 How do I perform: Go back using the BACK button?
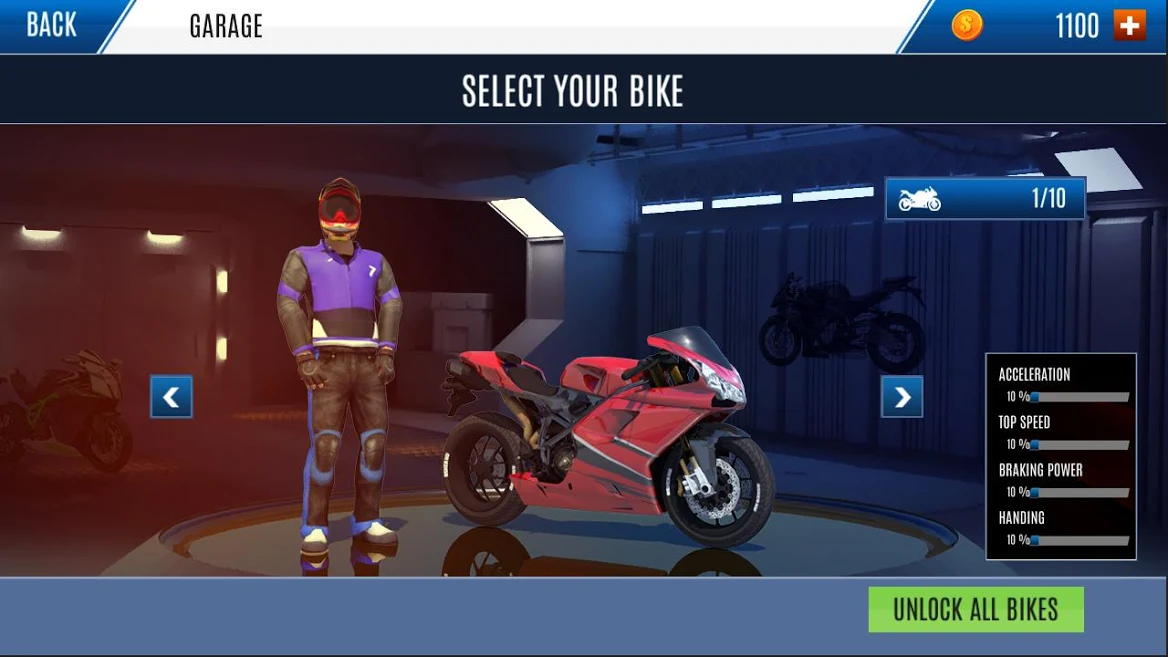click(x=52, y=26)
